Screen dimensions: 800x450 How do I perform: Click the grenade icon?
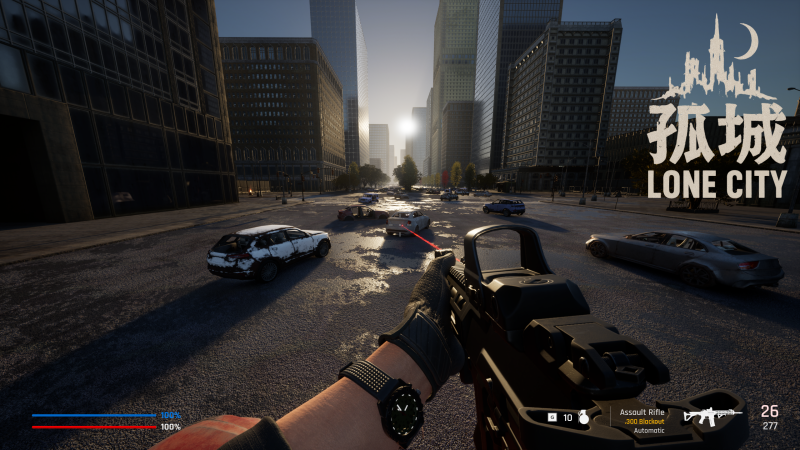click(584, 417)
